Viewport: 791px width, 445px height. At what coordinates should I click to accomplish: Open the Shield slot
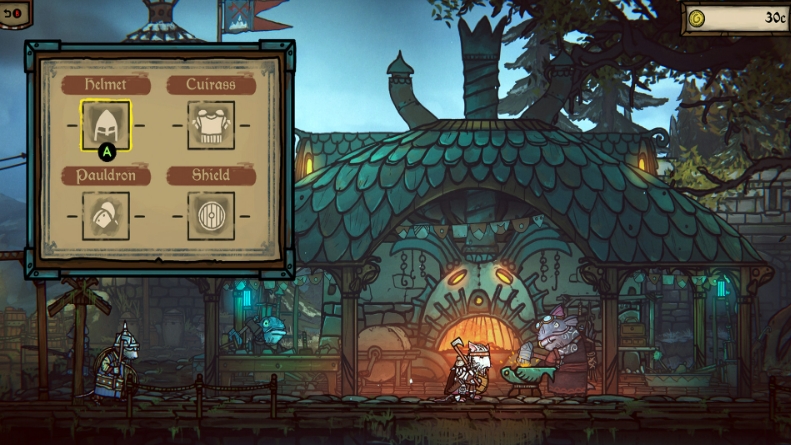click(211, 215)
